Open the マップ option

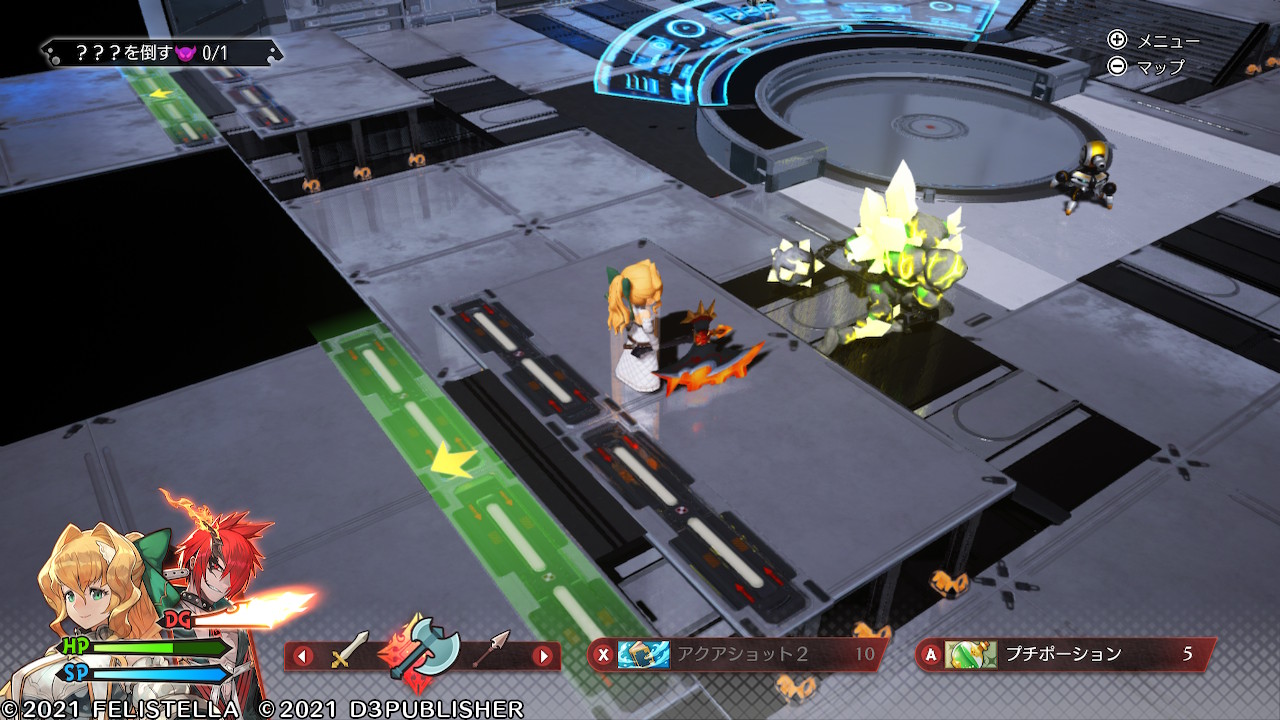1147,67
